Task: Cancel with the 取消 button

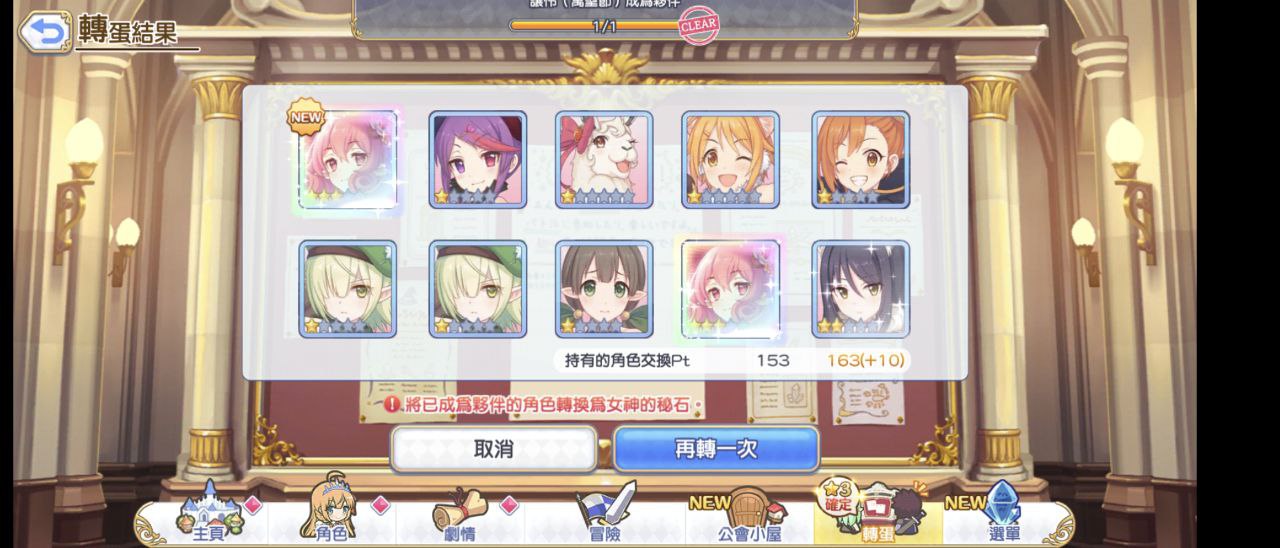Action: click(493, 449)
